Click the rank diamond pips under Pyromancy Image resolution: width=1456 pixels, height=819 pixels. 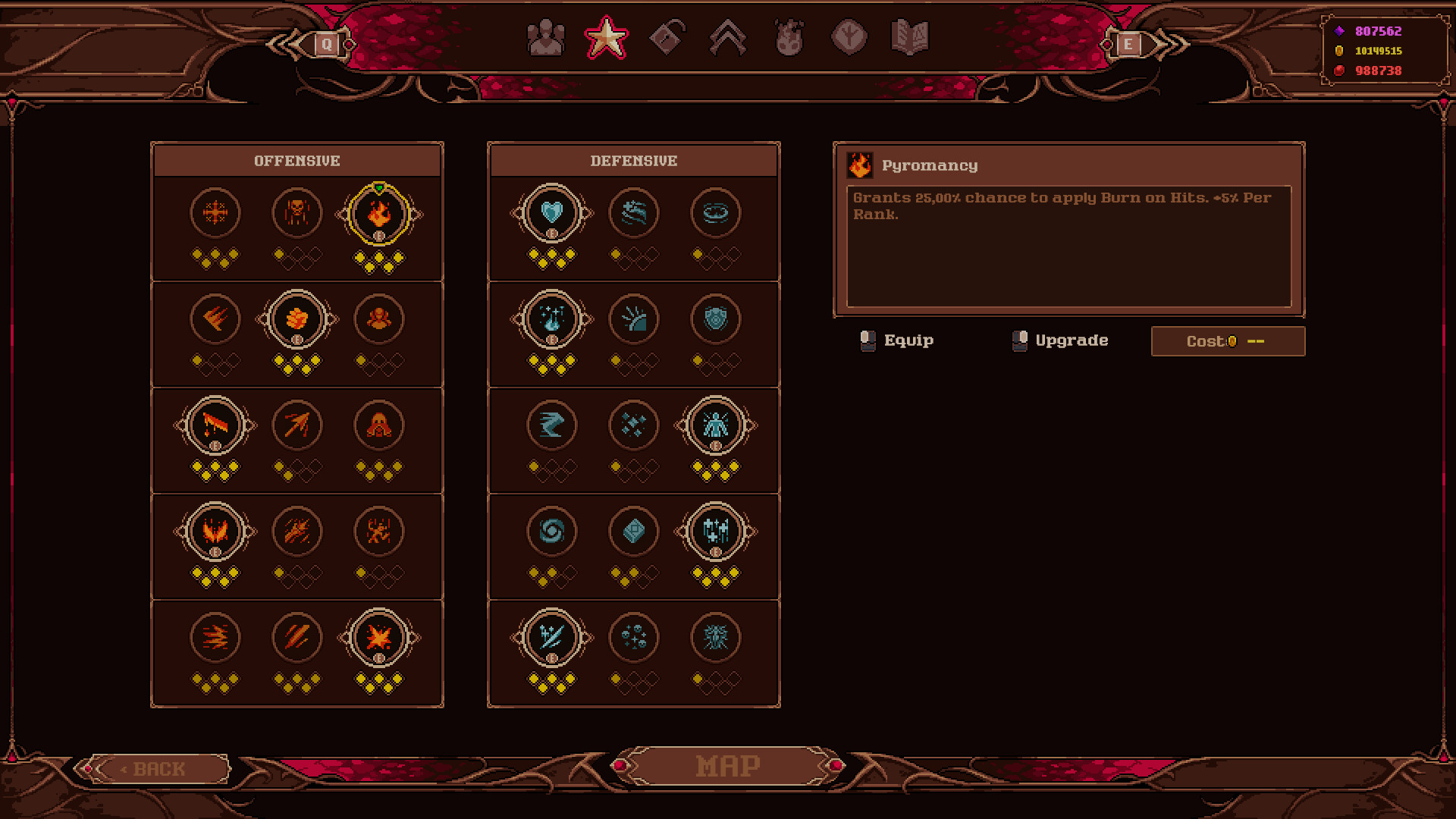click(x=378, y=260)
